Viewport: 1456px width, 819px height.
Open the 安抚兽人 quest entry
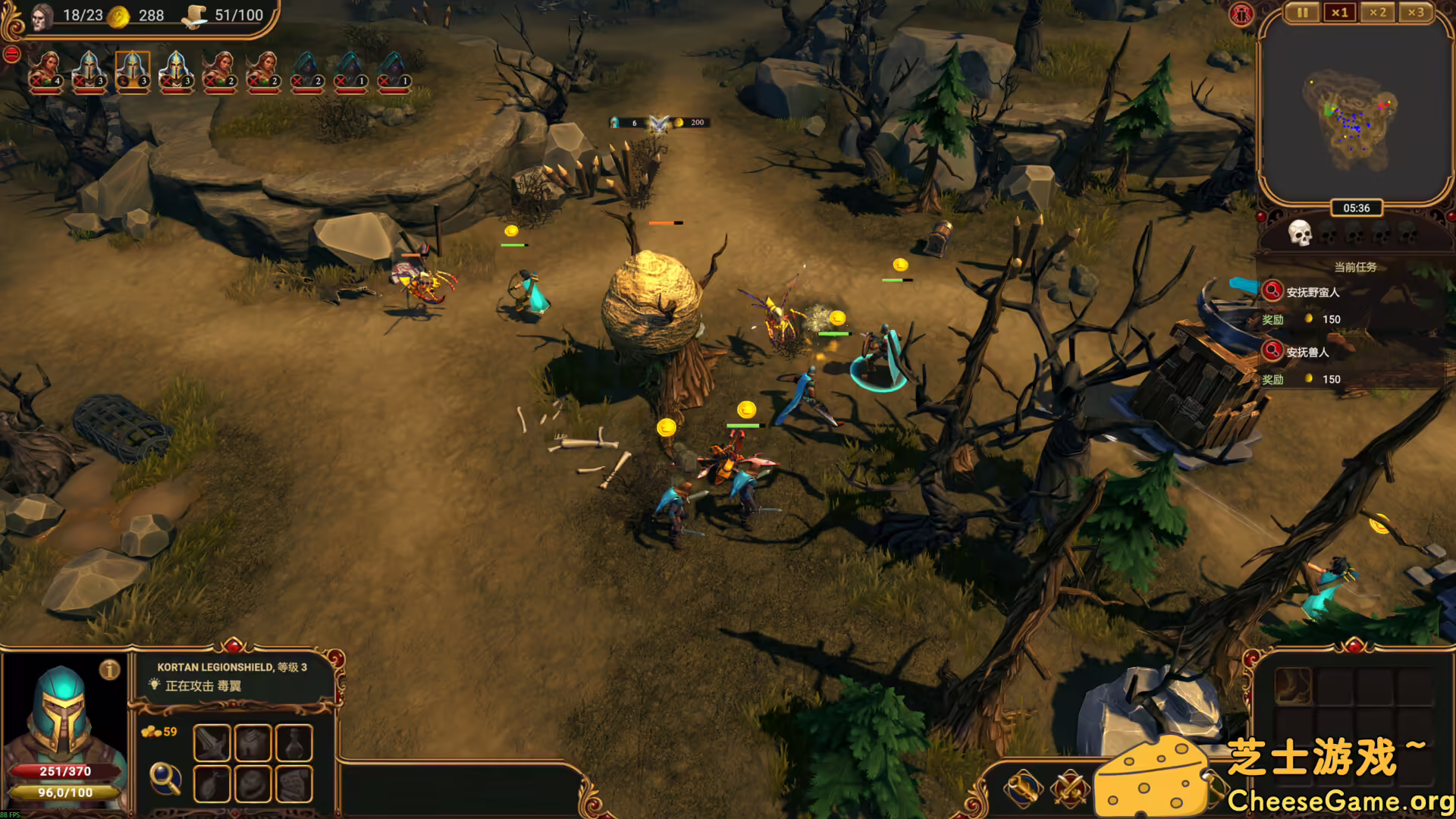point(1307,352)
